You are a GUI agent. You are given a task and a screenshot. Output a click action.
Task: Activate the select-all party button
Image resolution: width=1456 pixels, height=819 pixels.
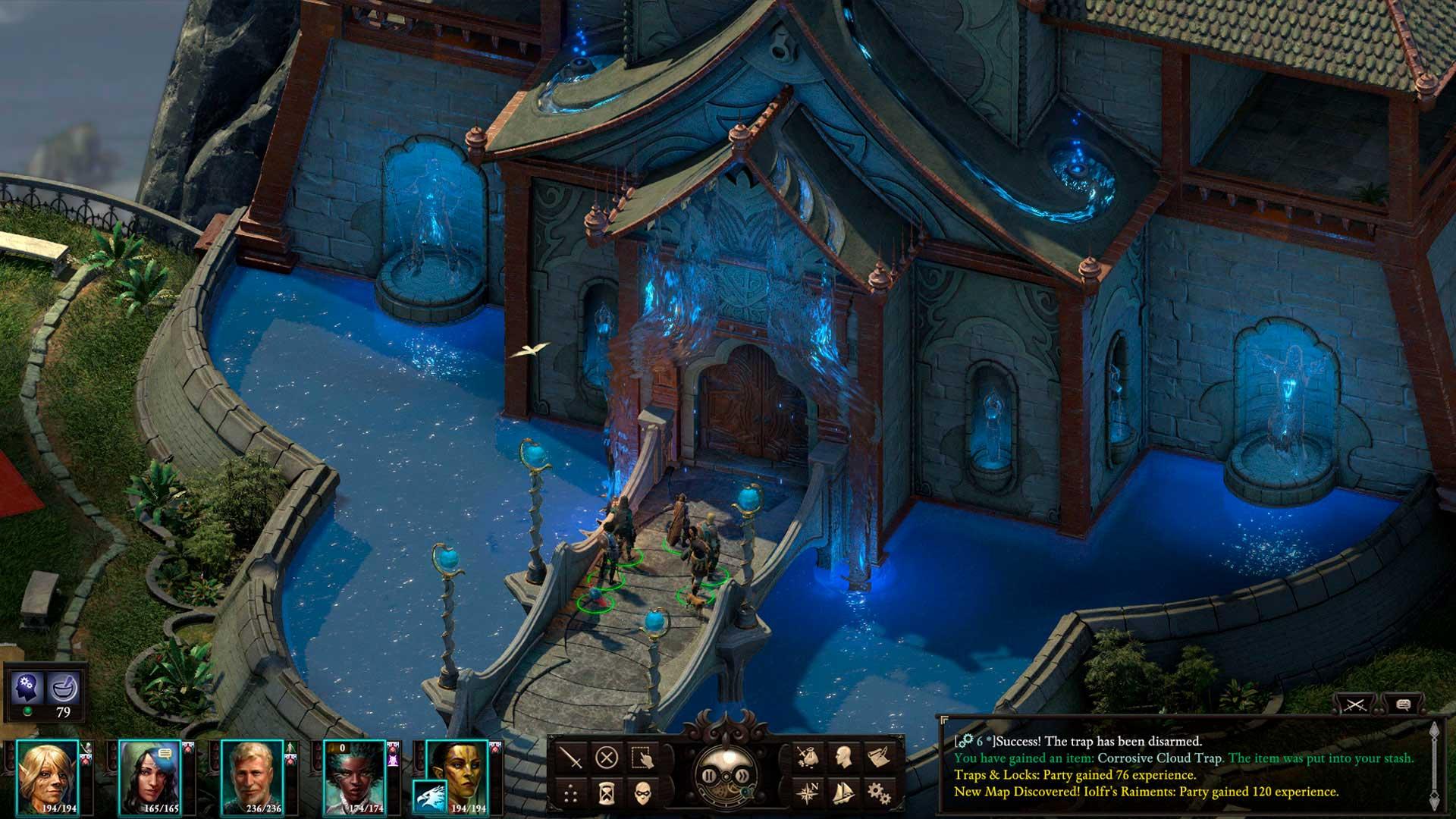[x=643, y=758]
